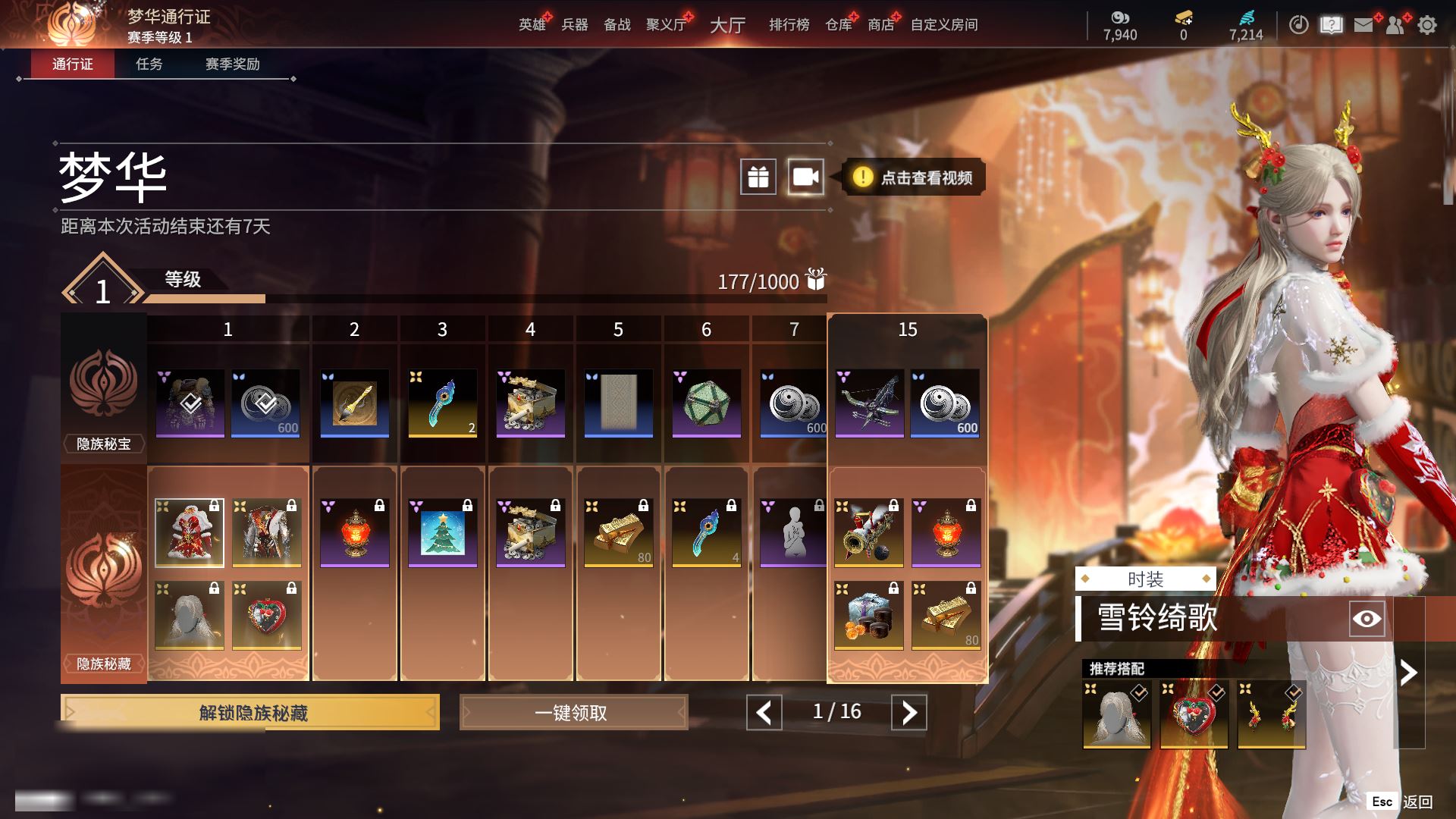Screen dimensions: 1456x819
Task: Show next recommended outfit with right arrow
Action: click(1408, 673)
